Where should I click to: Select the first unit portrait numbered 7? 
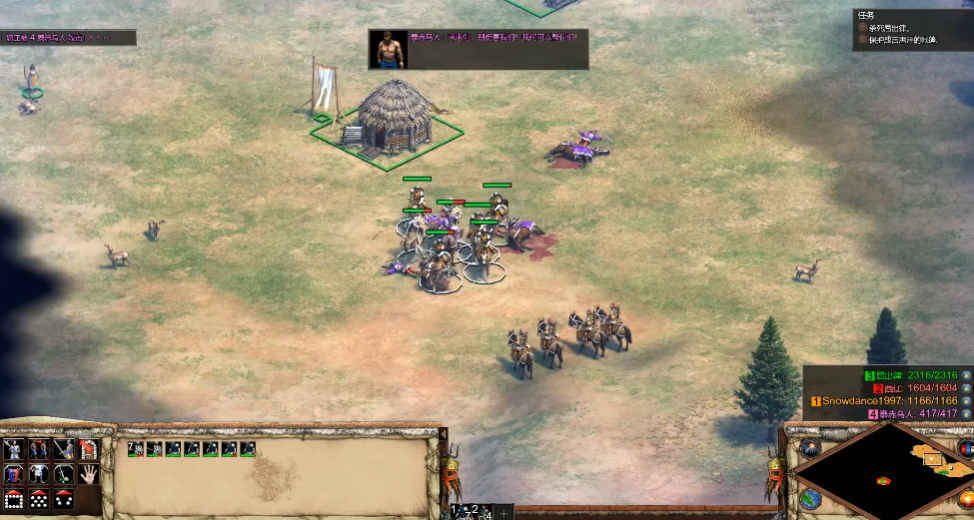(x=135, y=449)
